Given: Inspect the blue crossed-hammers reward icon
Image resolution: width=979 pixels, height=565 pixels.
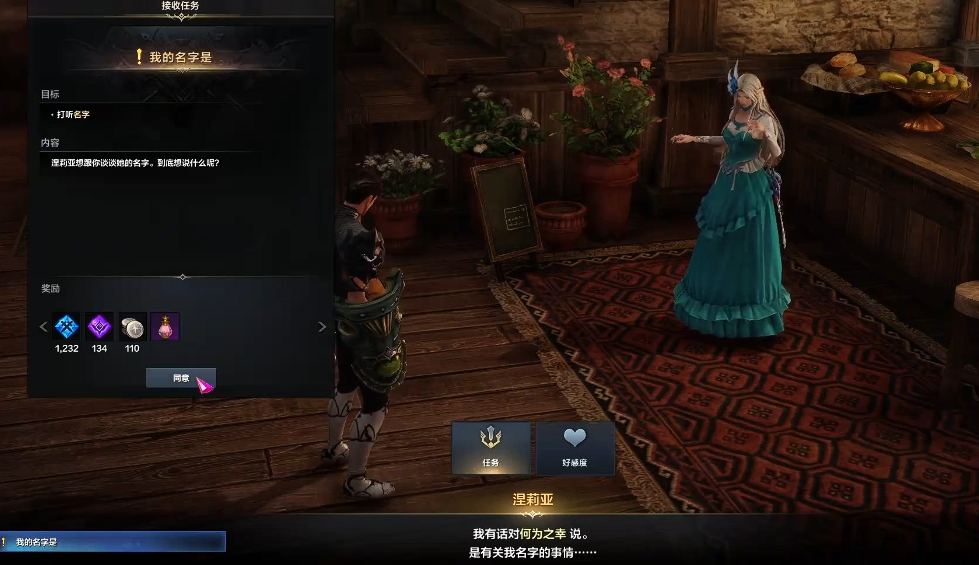Looking at the screenshot, I should pyautogui.click(x=67, y=326).
